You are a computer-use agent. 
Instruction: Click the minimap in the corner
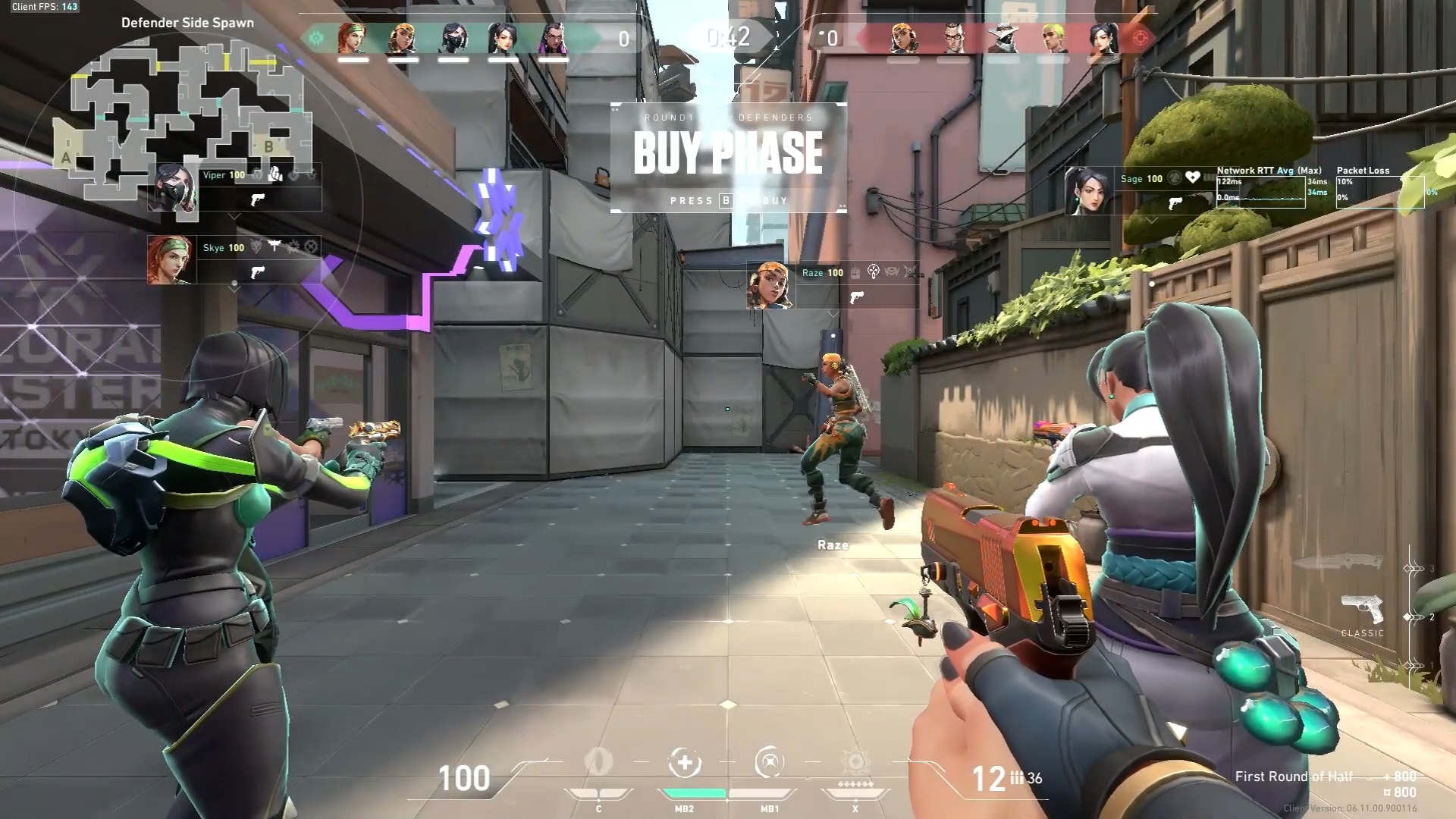(182, 114)
